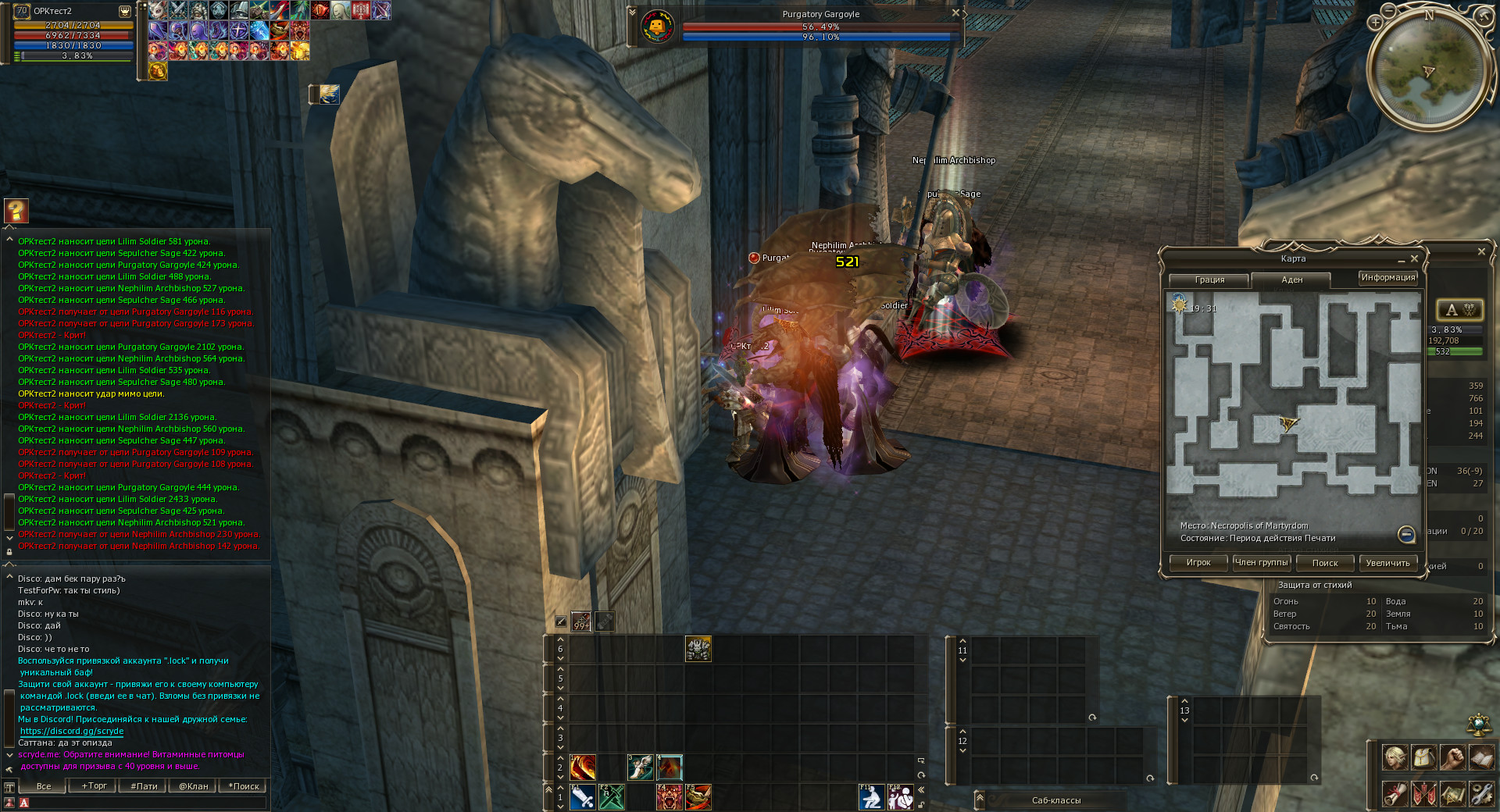
Task: Activate the stone golem hotbar slot
Action: click(698, 649)
